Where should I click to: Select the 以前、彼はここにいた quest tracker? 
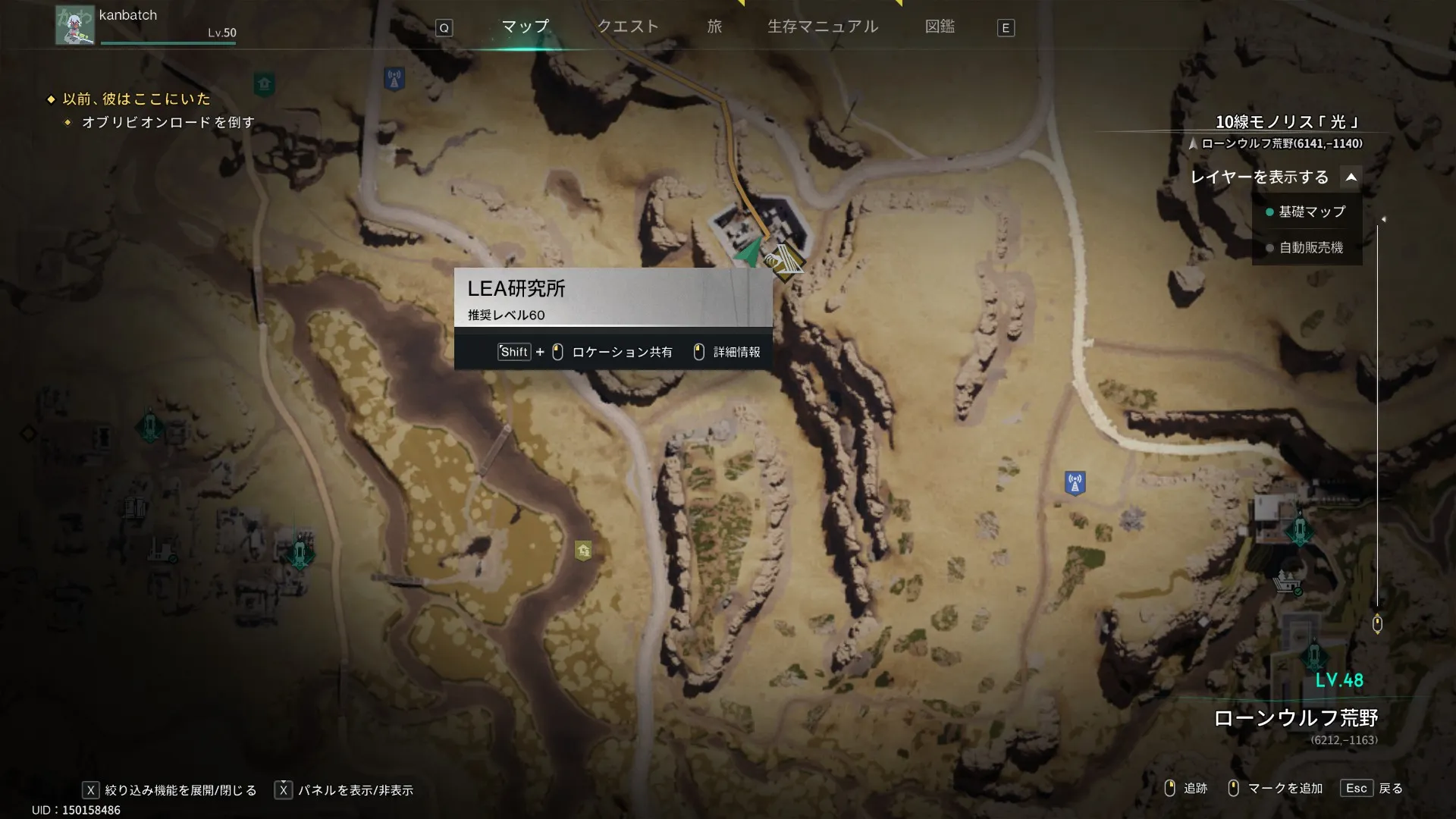[x=136, y=99]
